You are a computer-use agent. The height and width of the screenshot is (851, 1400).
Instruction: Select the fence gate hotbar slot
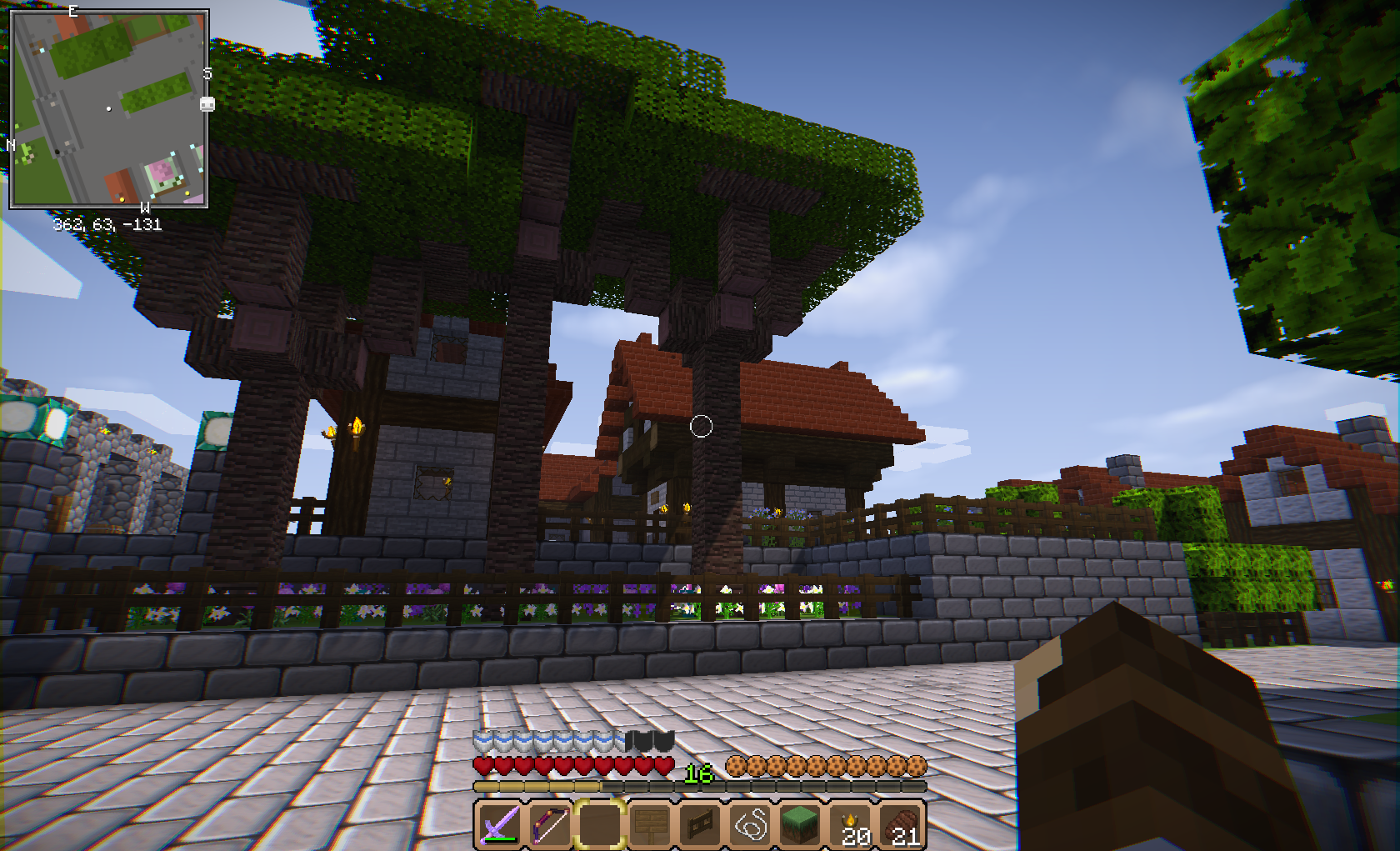[700, 824]
